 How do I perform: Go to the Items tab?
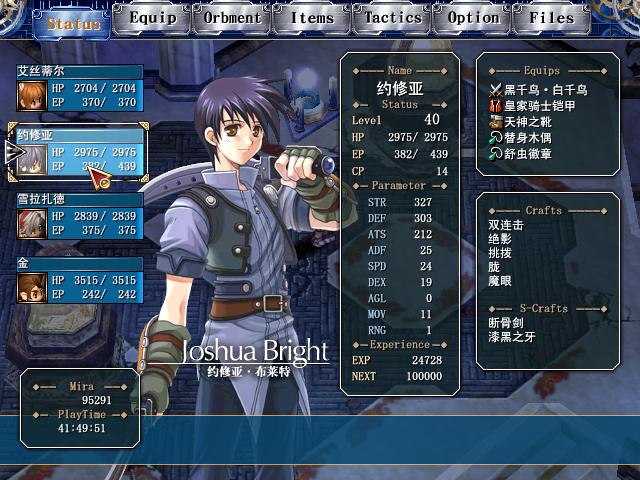coord(312,18)
